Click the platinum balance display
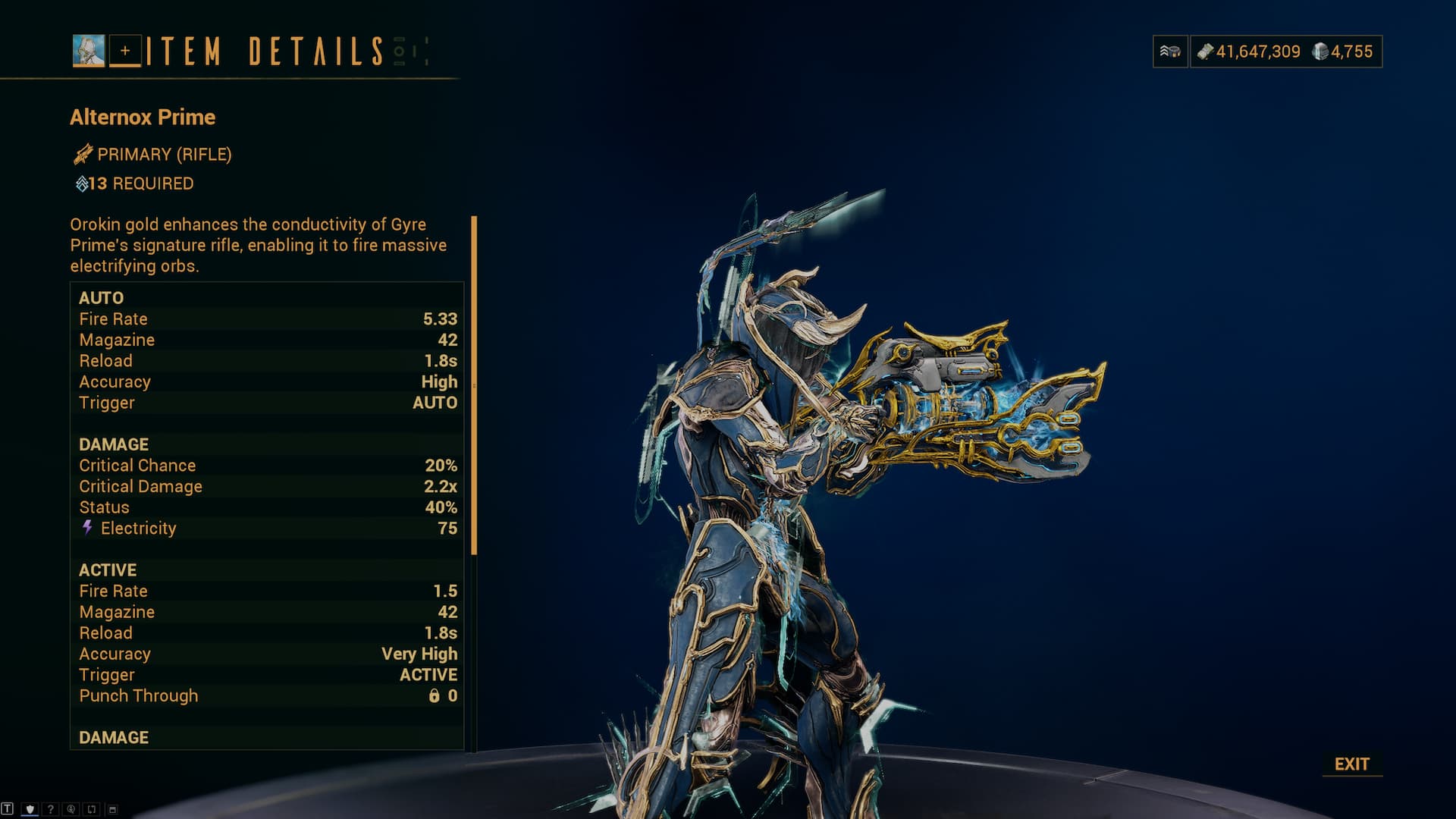Image resolution: width=1456 pixels, height=819 pixels. point(1343,52)
